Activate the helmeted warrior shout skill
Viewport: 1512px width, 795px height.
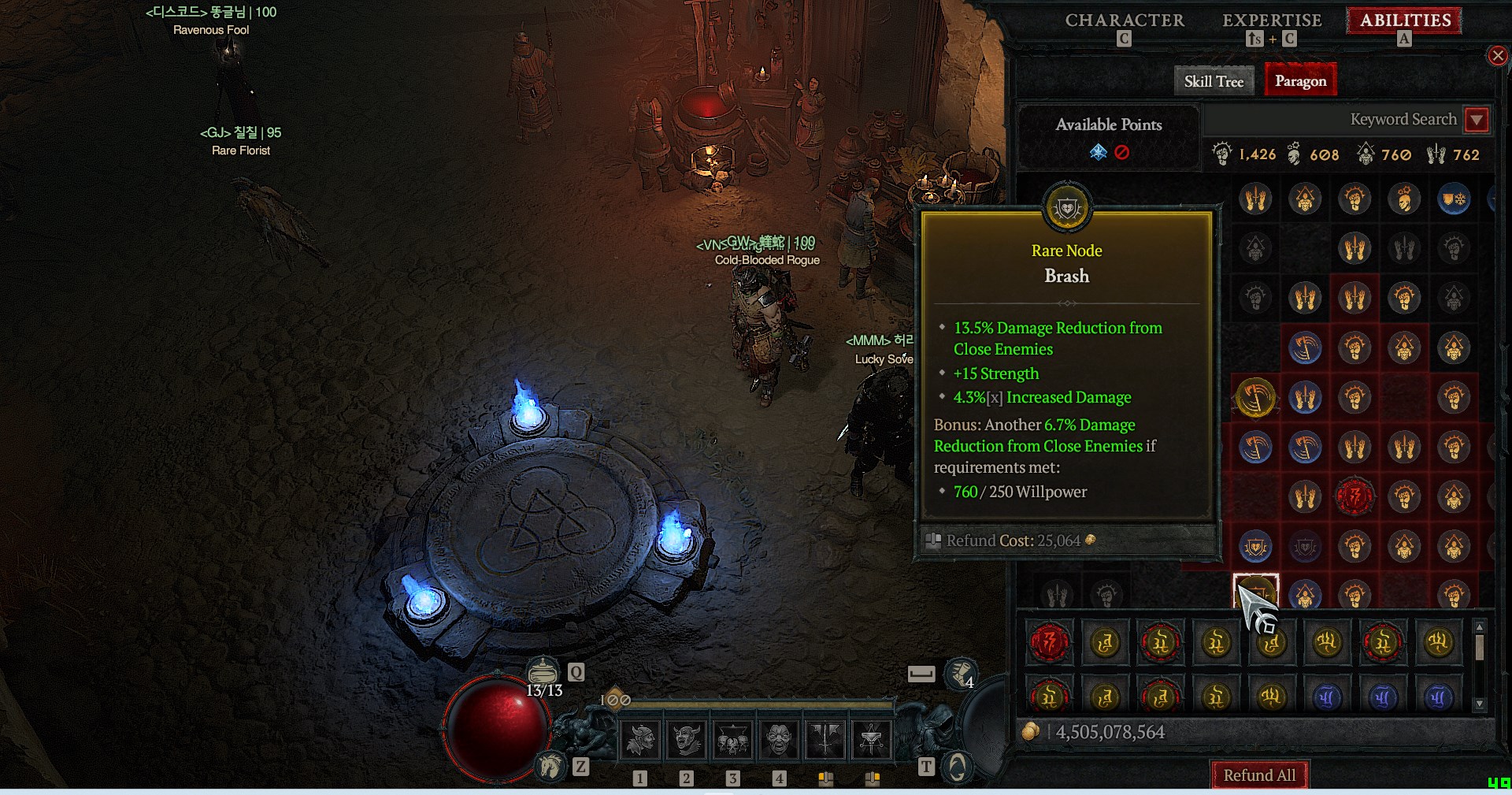pyautogui.click(x=640, y=739)
